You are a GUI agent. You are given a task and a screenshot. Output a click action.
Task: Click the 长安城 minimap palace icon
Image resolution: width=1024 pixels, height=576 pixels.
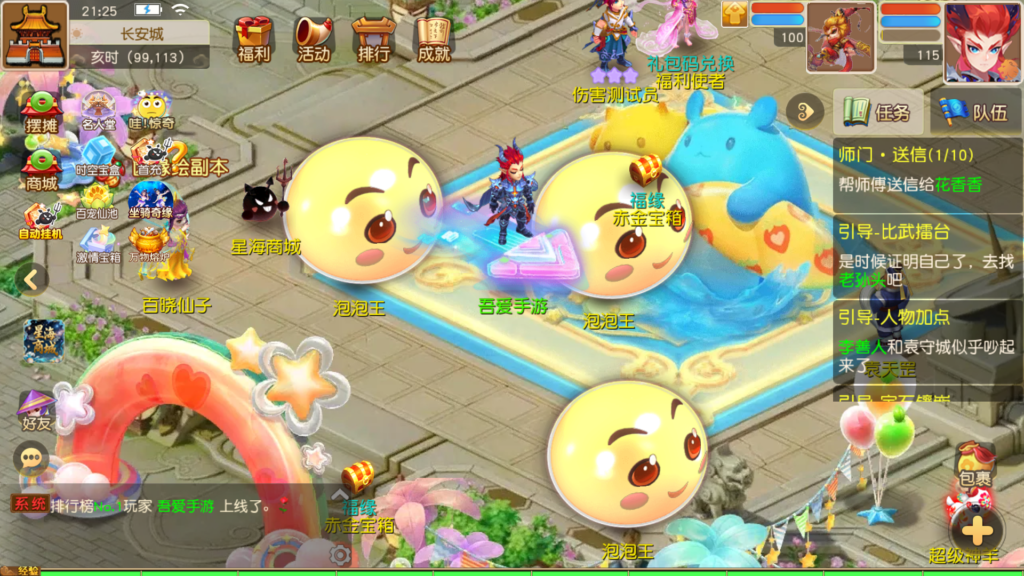pos(34,34)
